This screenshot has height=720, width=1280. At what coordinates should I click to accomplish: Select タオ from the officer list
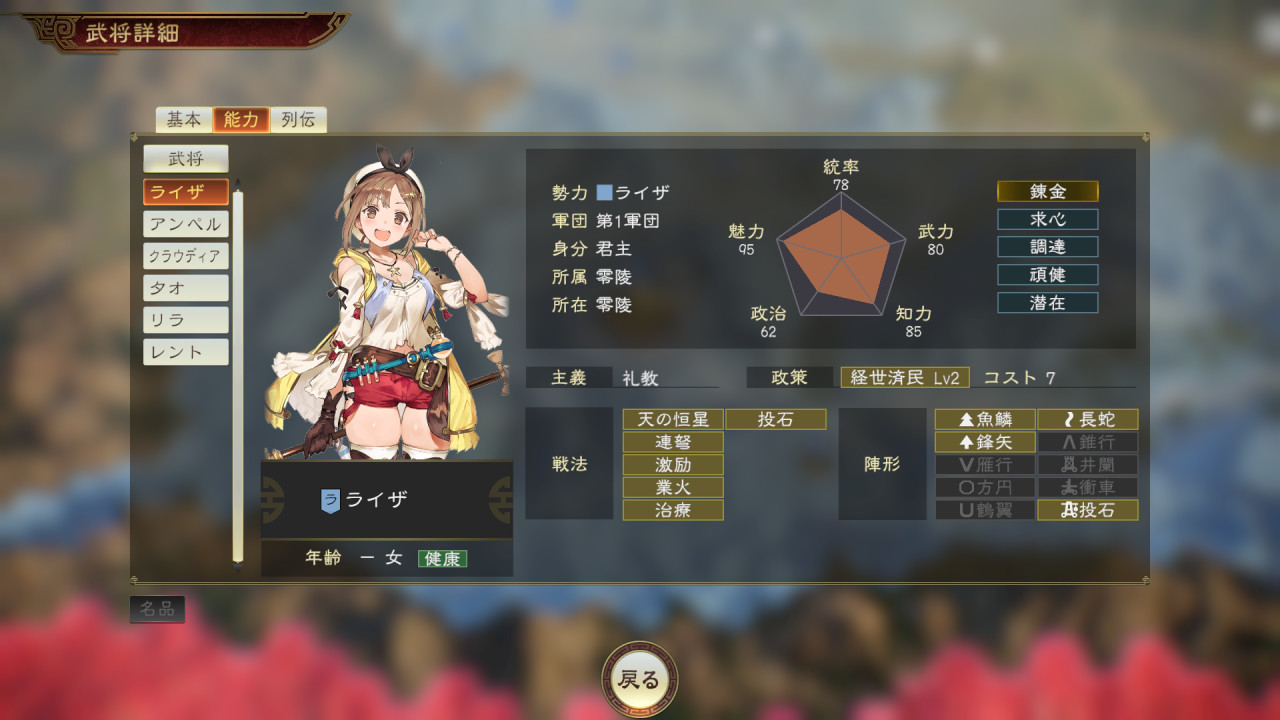pos(185,287)
